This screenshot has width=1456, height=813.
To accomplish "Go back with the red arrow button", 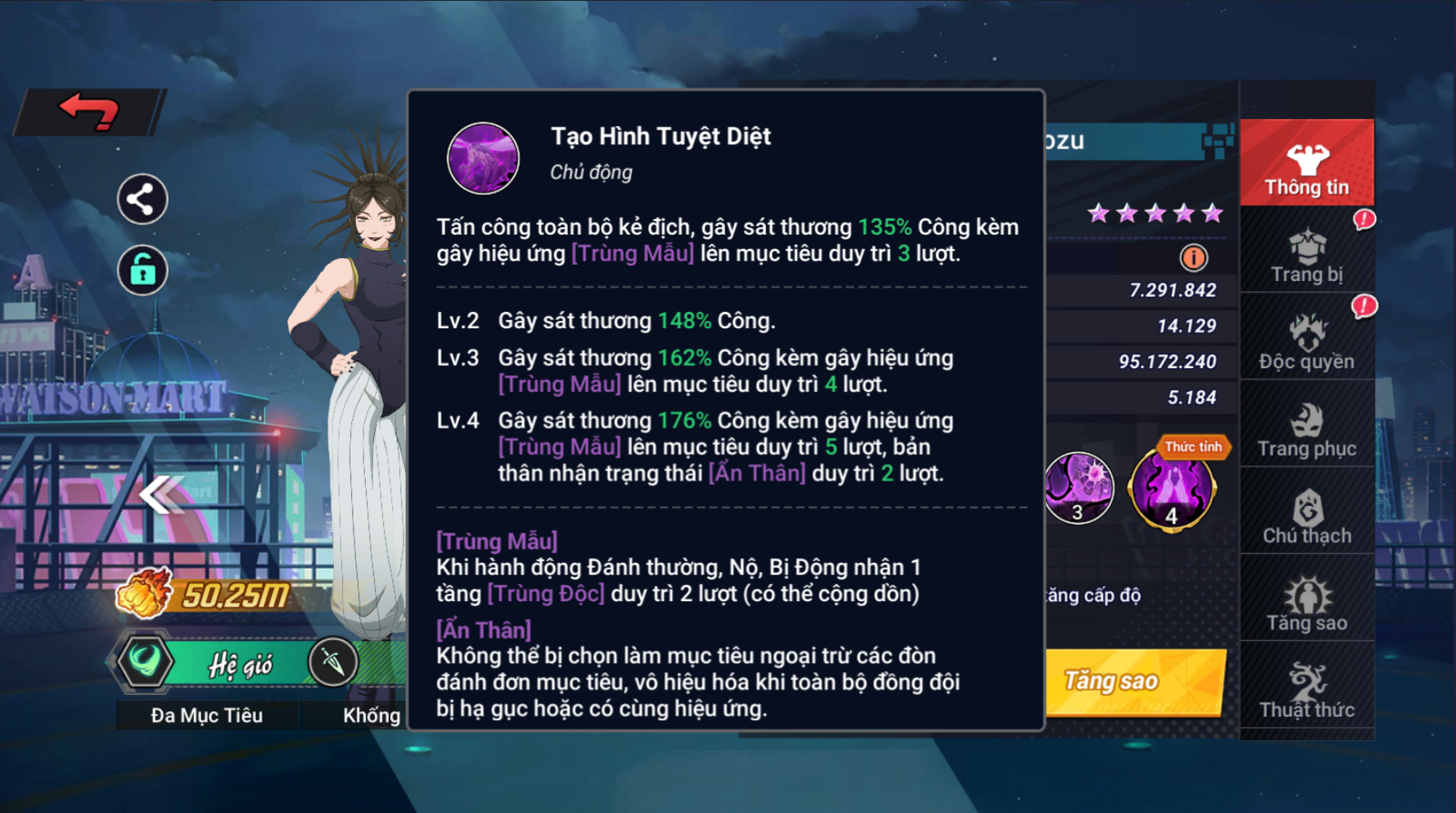I will 90,111.
